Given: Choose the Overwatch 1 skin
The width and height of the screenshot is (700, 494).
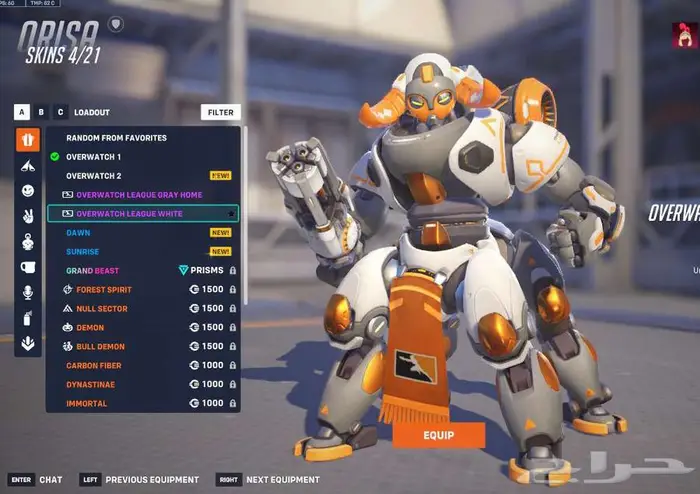Looking at the screenshot, I should click(94, 157).
